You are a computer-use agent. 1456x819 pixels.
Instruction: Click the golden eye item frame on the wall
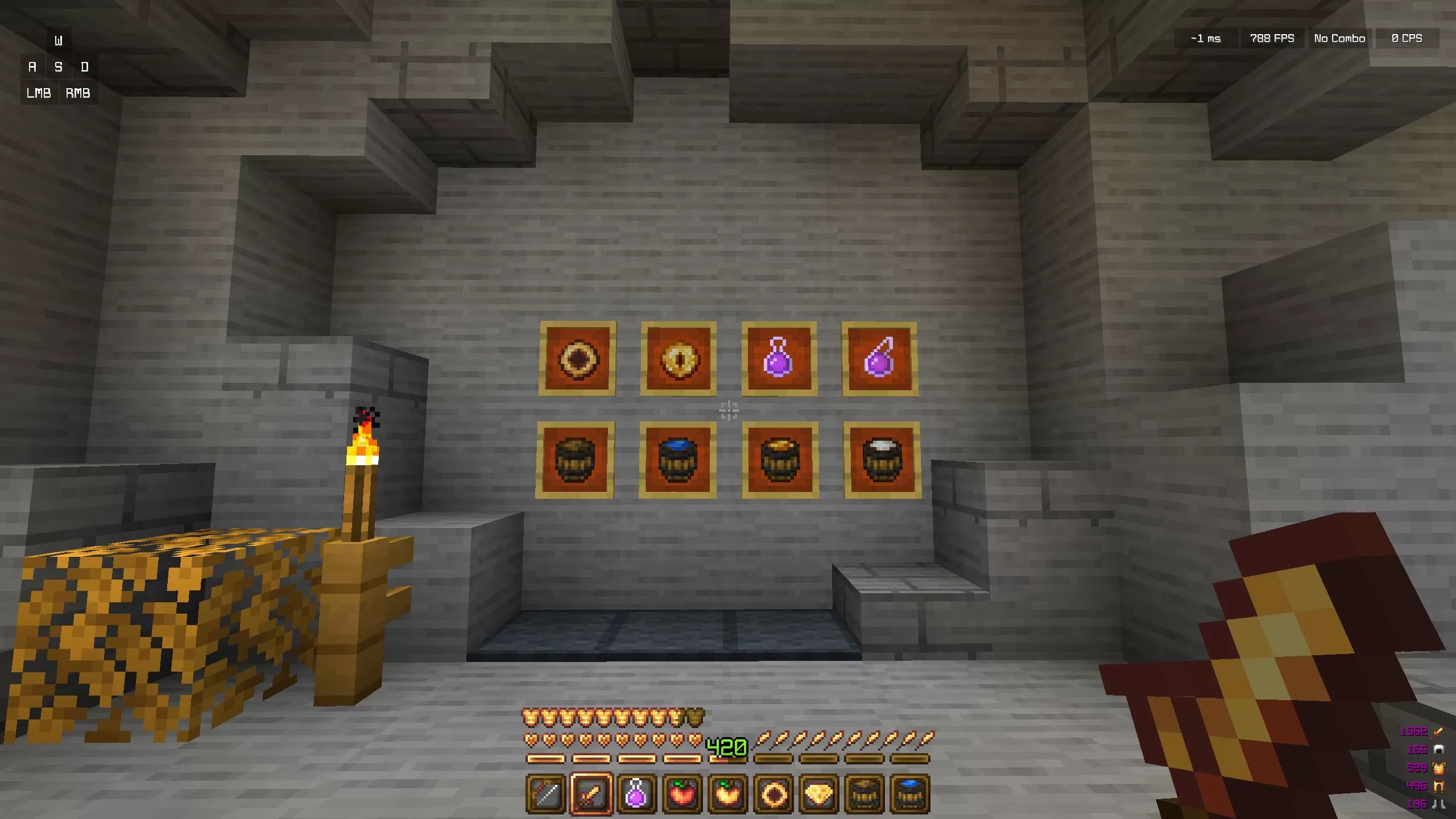[679, 358]
